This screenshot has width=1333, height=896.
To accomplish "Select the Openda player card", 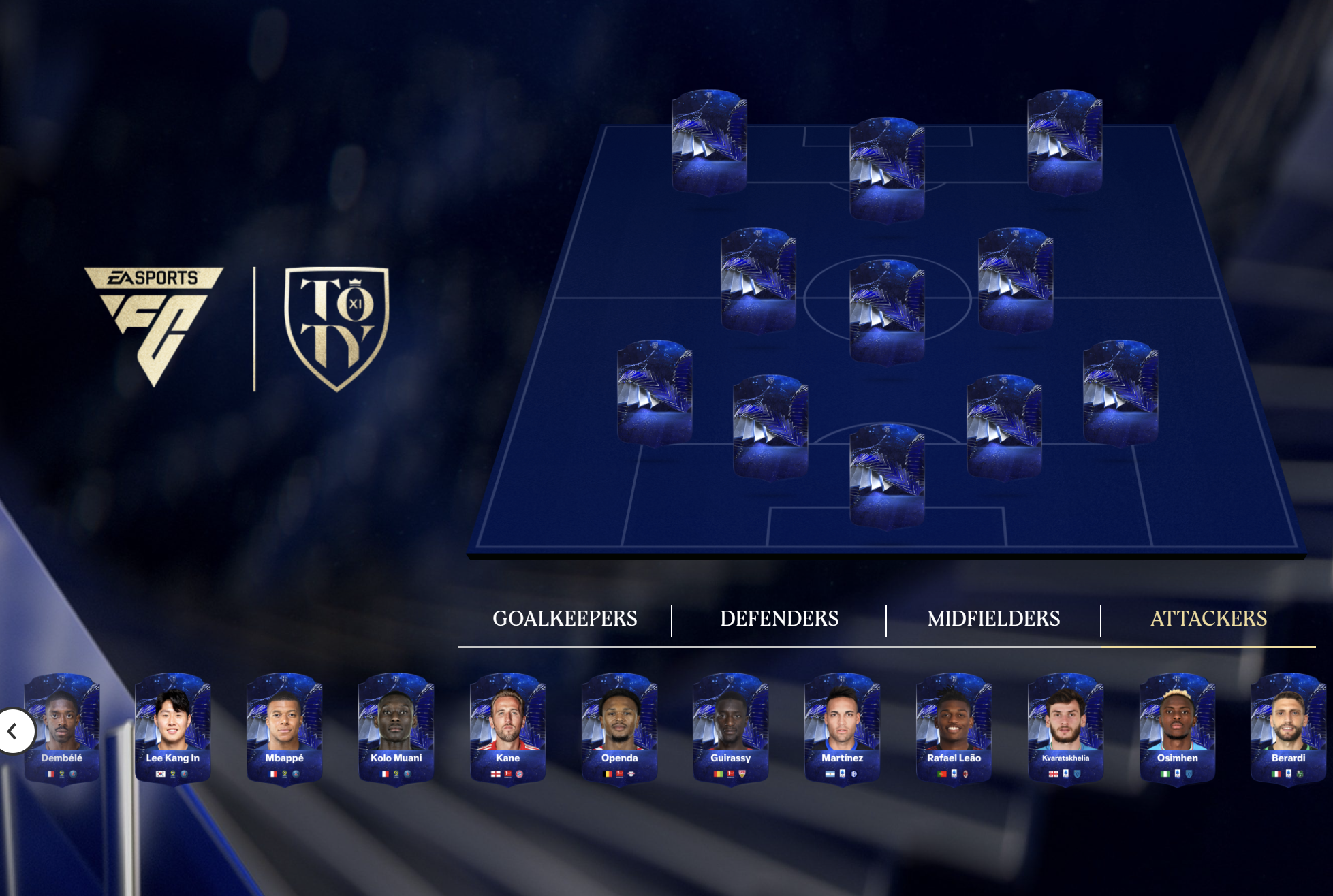I will pyautogui.click(x=620, y=729).
